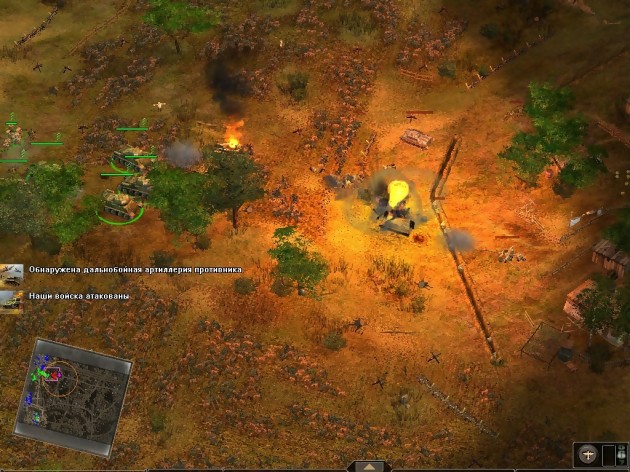Select the 'Наши войска атакованы' notification icon
This screenshot has width=630, height=472.
[x=12, y=297]
